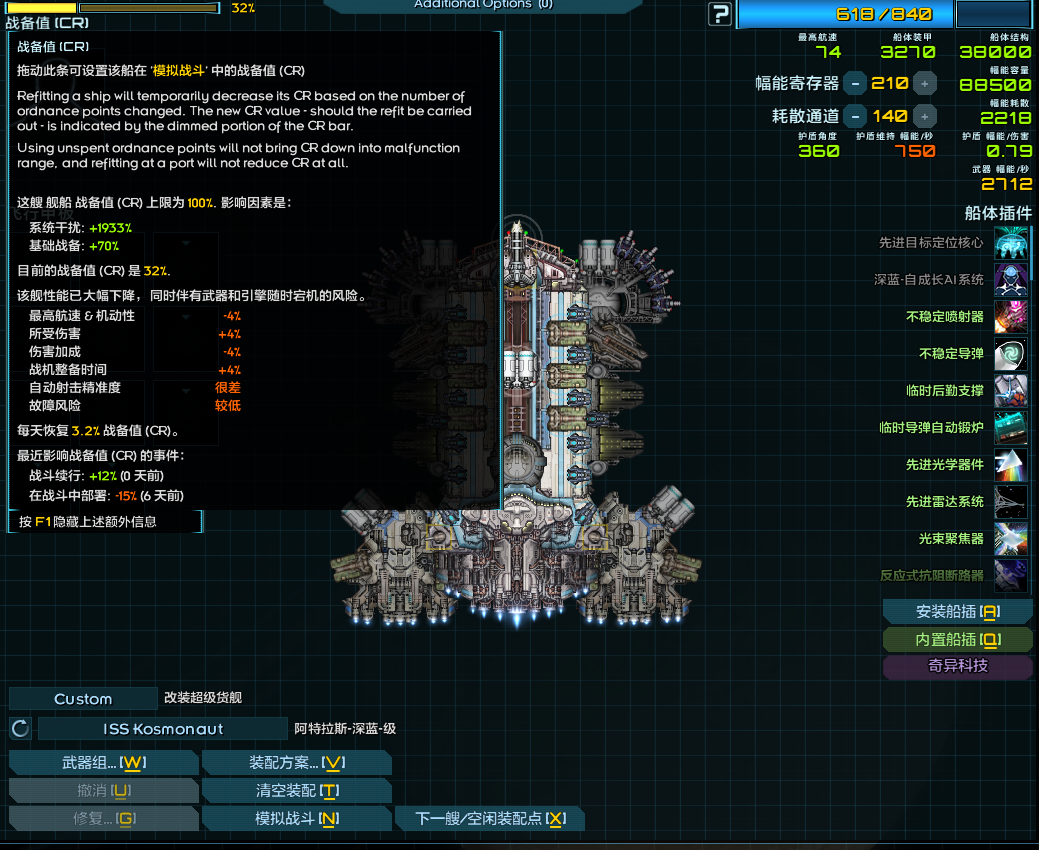Open Additional Options at the top

click(x=483, y=5)
